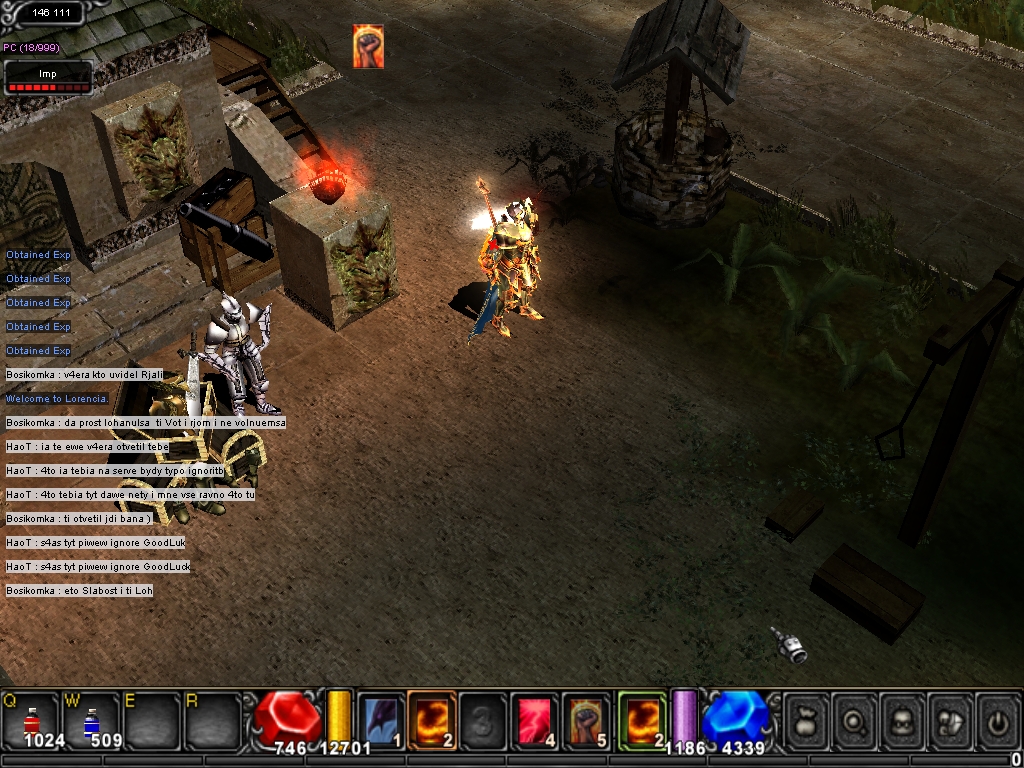
Task: Open the system menu power button
Action: (998, 720)
